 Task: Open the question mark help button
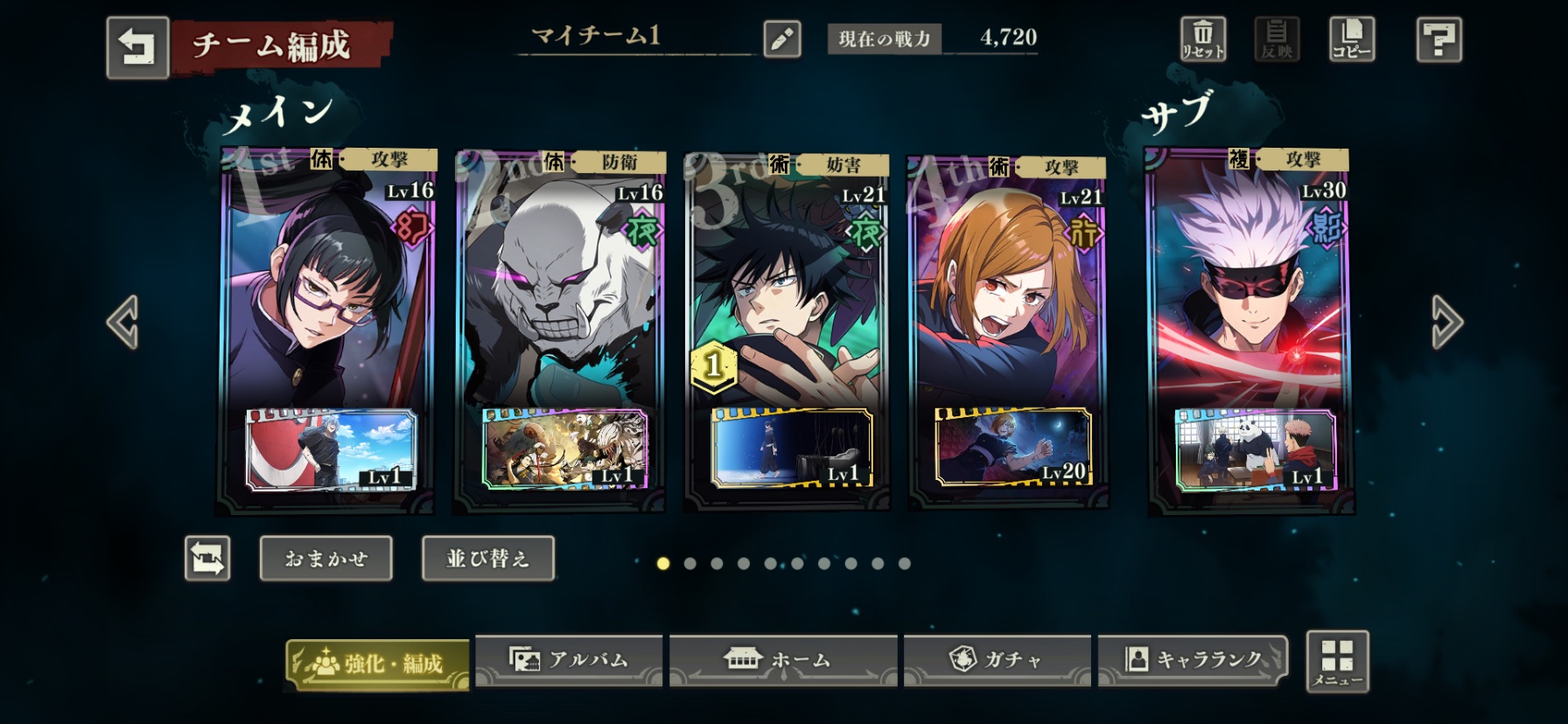pos(1438,39)
